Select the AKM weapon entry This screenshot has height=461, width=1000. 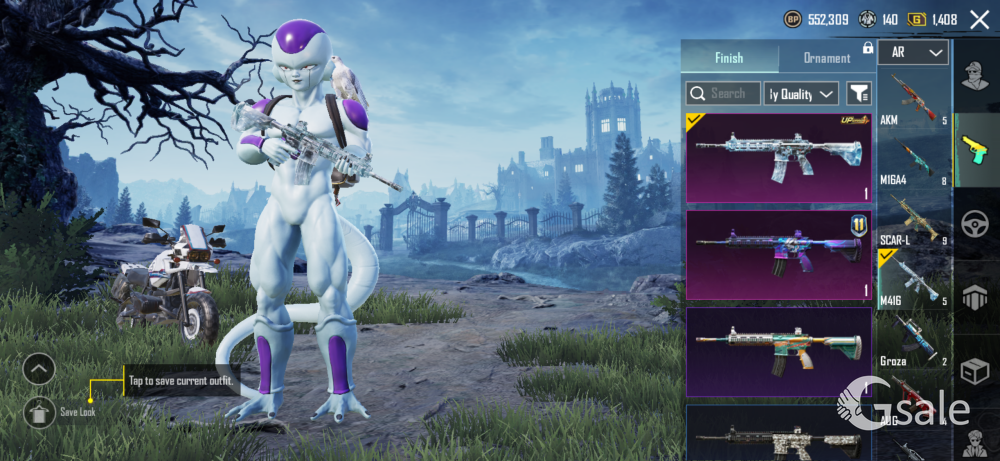913,100
